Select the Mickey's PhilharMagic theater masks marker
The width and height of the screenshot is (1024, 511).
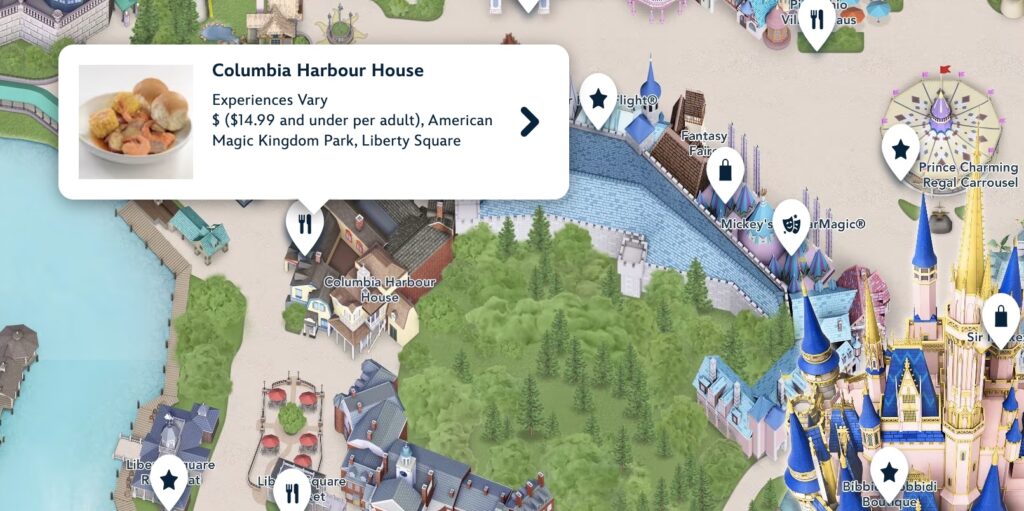pos(791,223)
